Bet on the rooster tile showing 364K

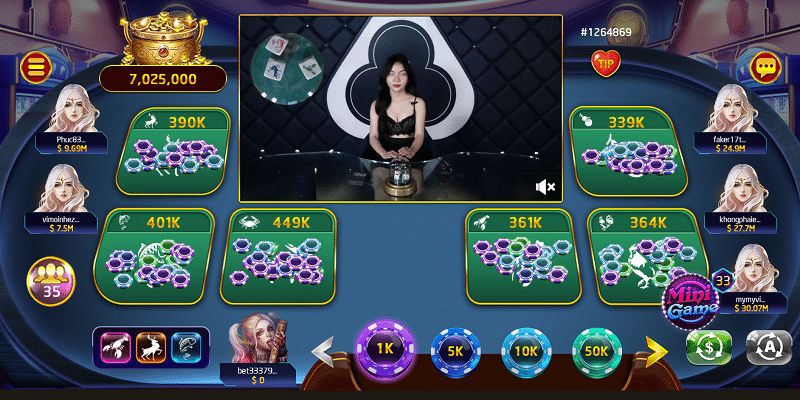[x=642, y=255]
